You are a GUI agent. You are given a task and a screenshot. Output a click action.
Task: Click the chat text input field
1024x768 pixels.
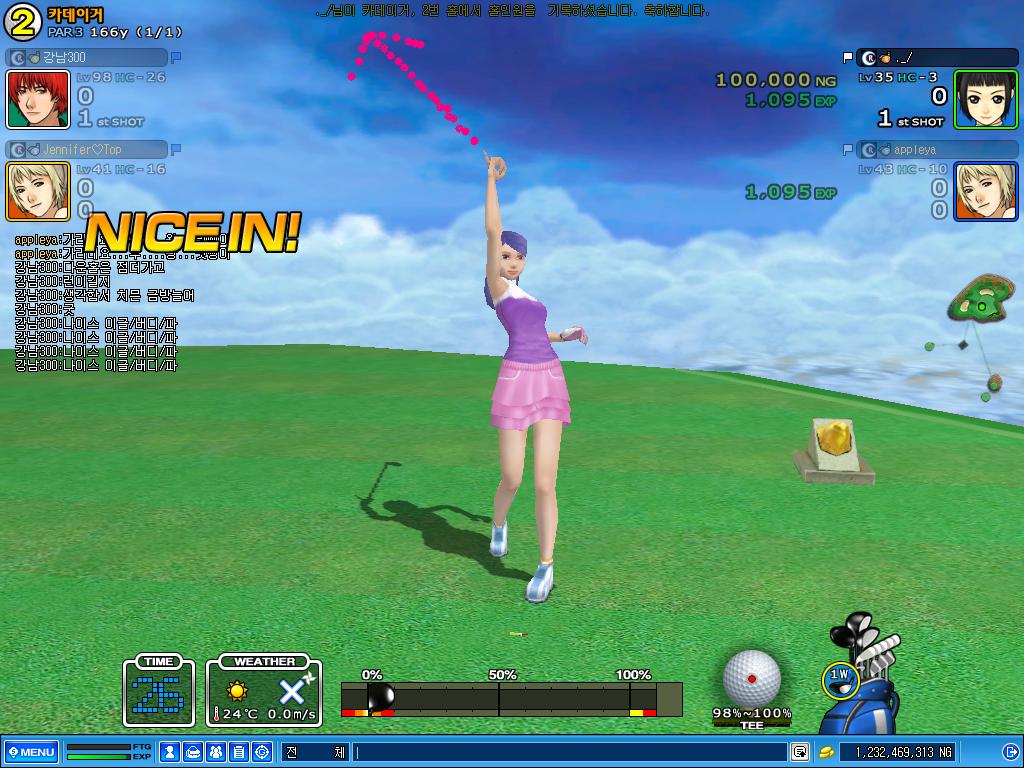click(570, 752)
